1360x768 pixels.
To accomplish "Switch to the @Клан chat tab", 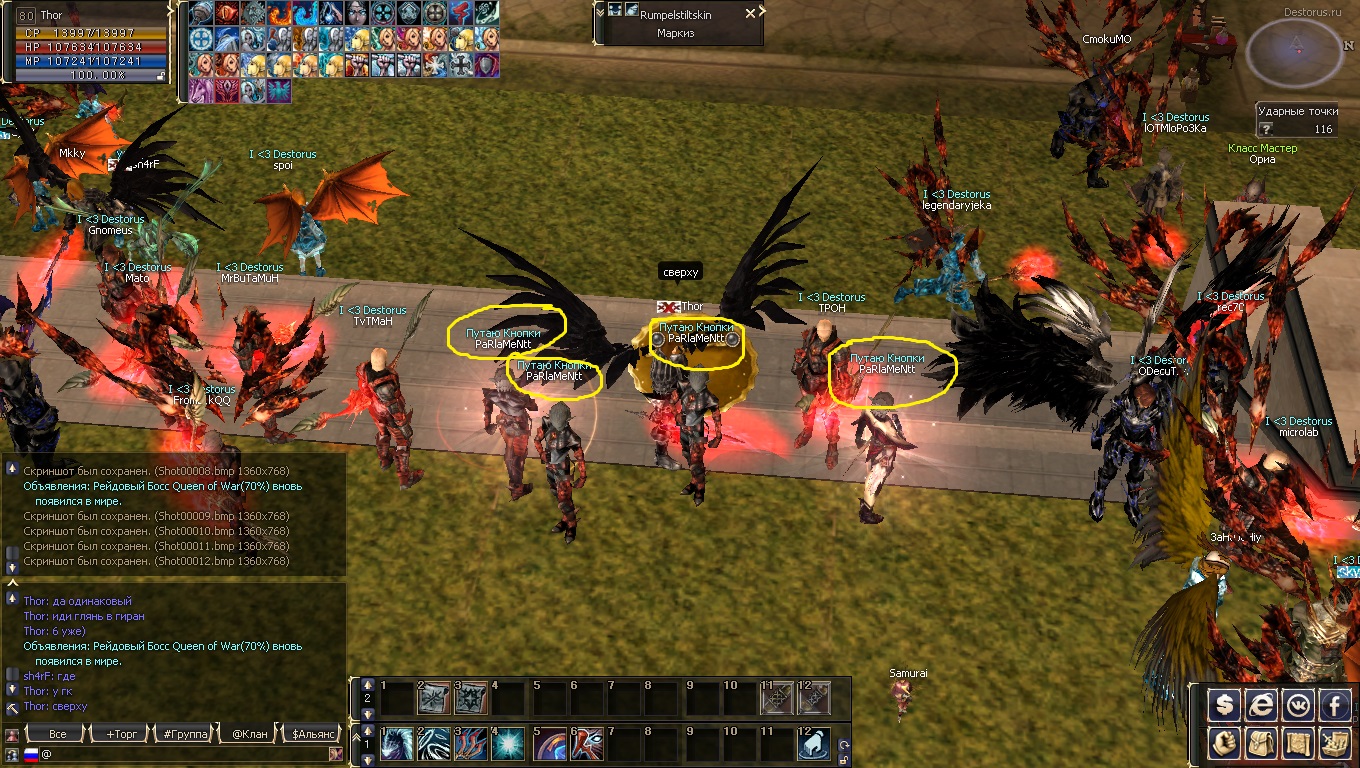I will click(x=249, y=734).
